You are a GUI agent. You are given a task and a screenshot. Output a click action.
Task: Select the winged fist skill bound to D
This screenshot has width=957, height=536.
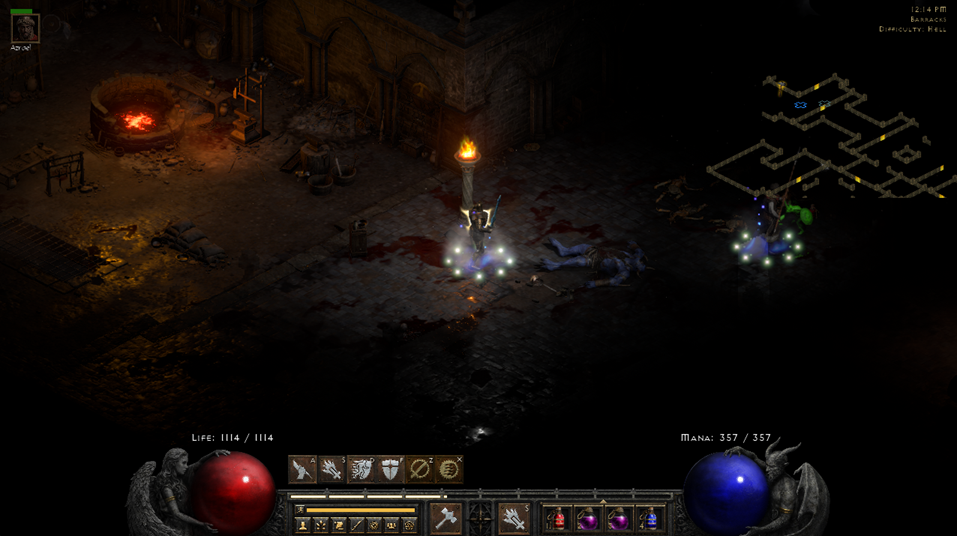[x=361, y=469]
